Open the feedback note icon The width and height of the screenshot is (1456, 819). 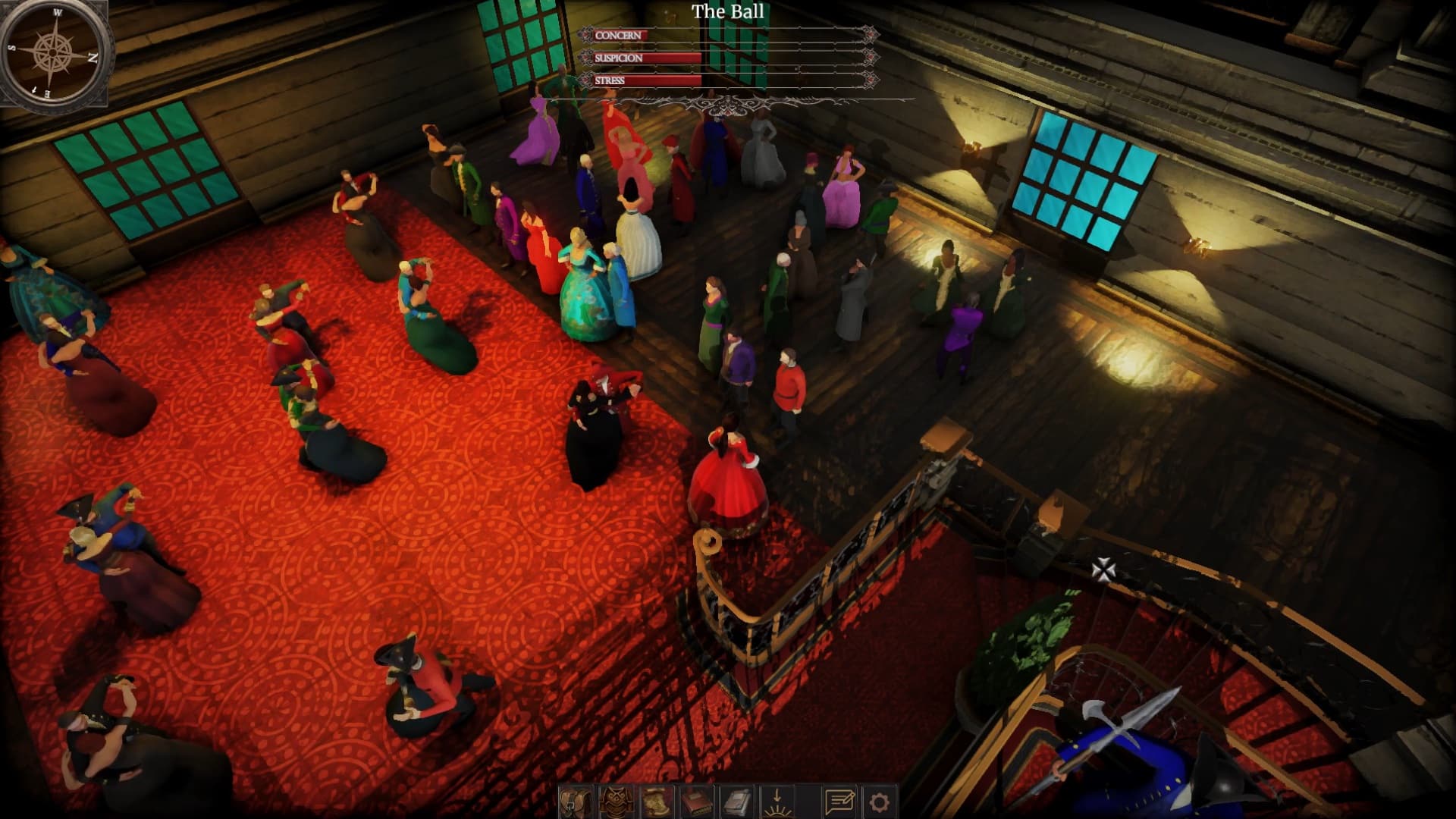coord(839,802)
